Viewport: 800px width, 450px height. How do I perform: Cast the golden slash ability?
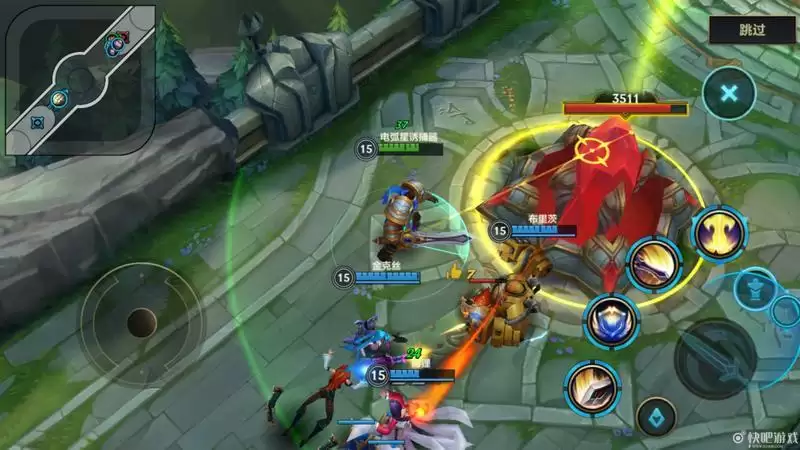point(654,264)
